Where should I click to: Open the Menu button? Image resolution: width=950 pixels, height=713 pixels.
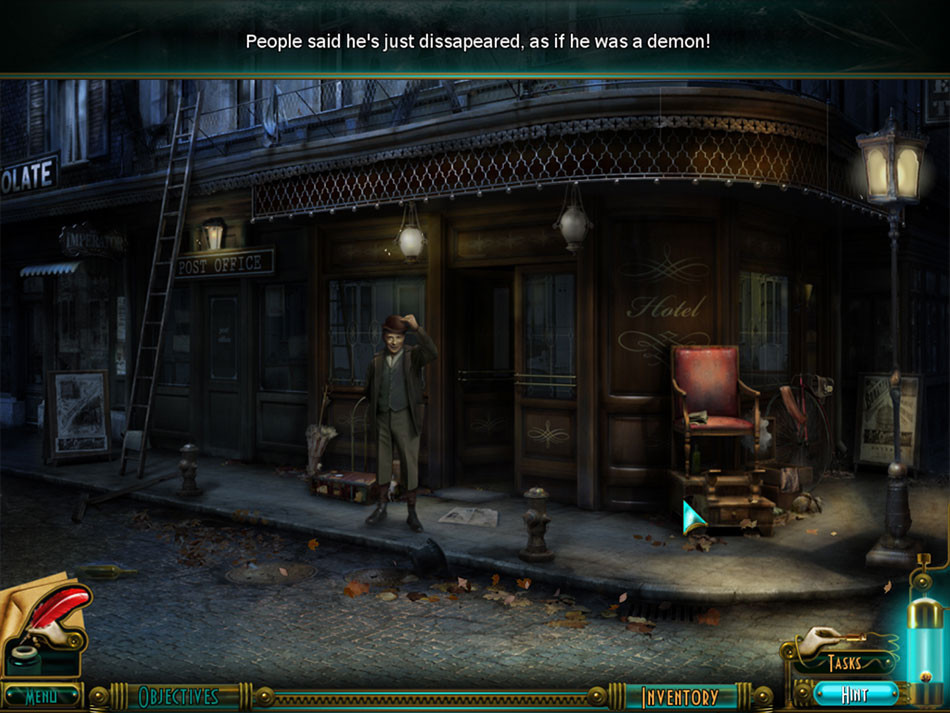[x=41, y=695]
